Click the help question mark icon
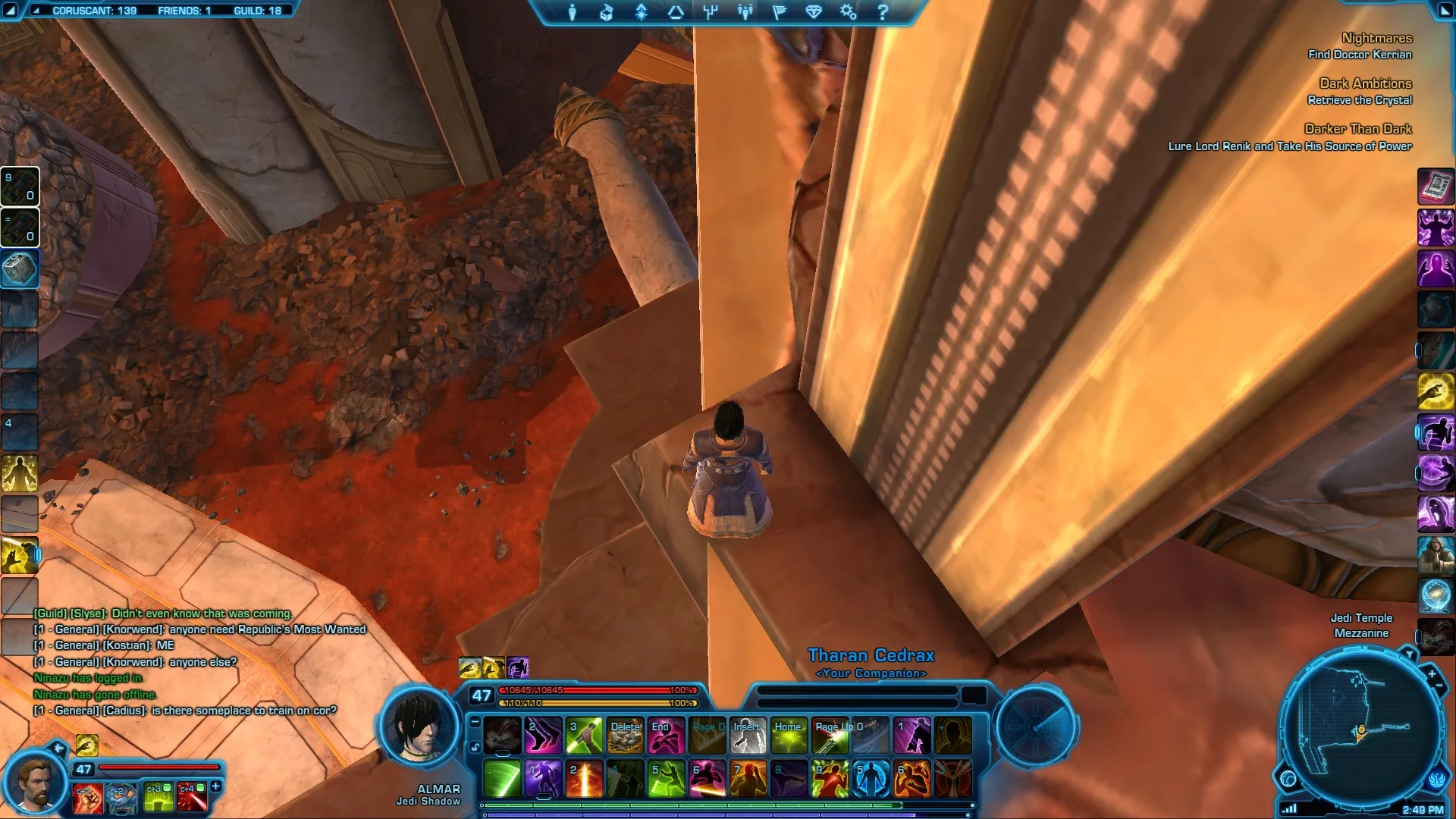Screen dimensions: 1456x819 [x=883, y=12]
